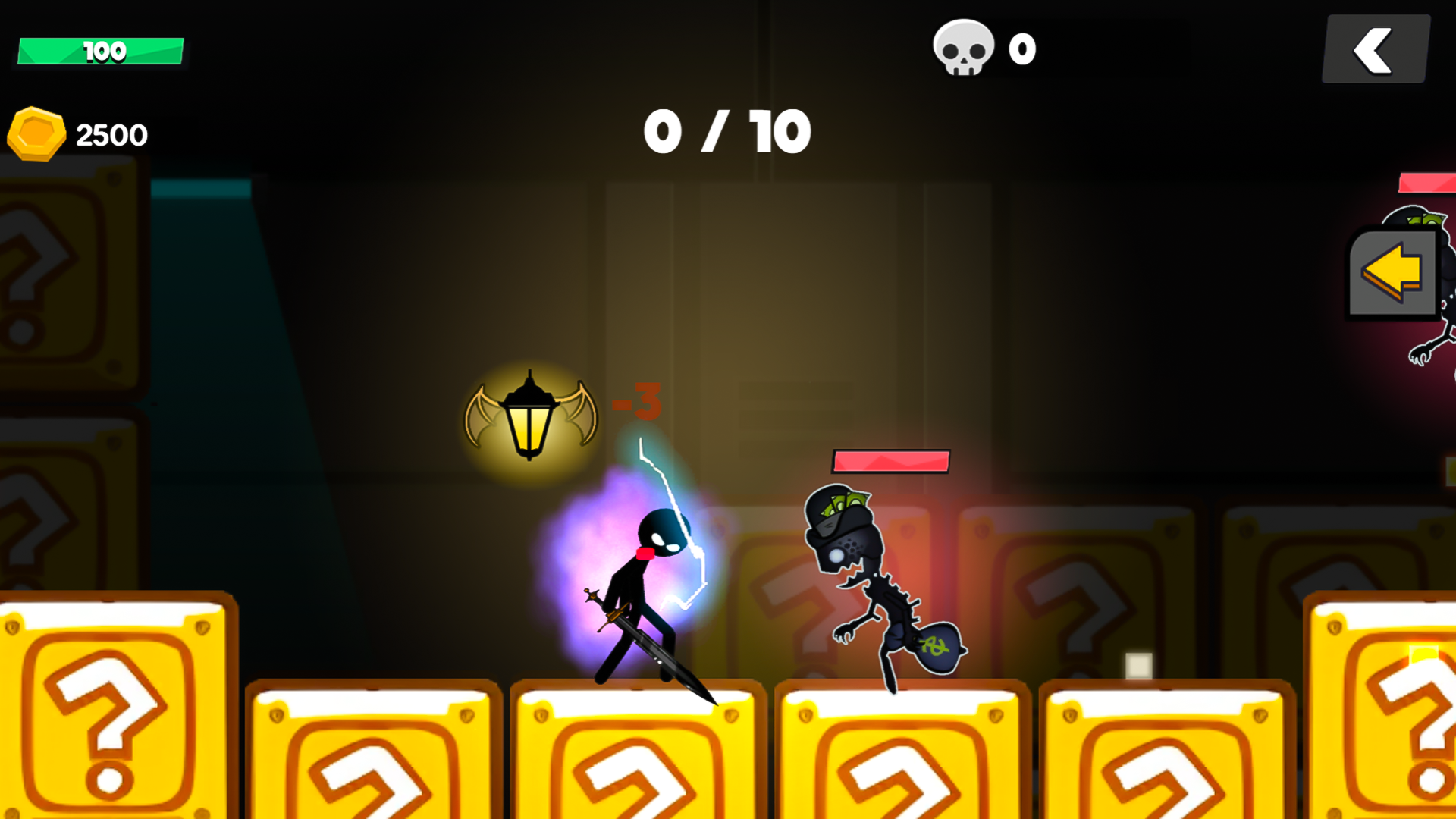This screenshot has height=819, width=1456.
Task: Tap the -3 damage number near the lantern
Action: click(x=637, y=402)
